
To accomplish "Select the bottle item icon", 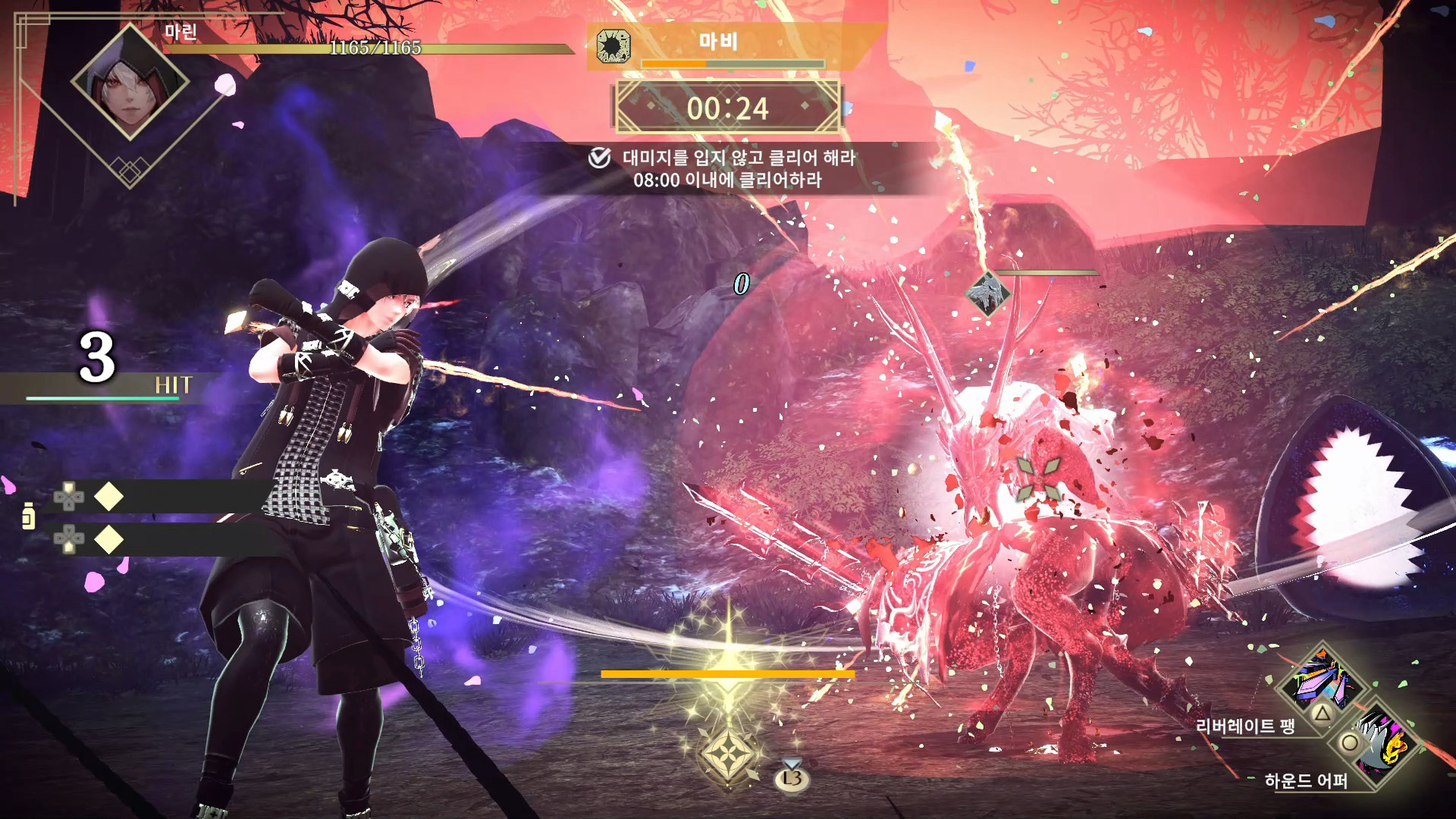I will [29, 516].
